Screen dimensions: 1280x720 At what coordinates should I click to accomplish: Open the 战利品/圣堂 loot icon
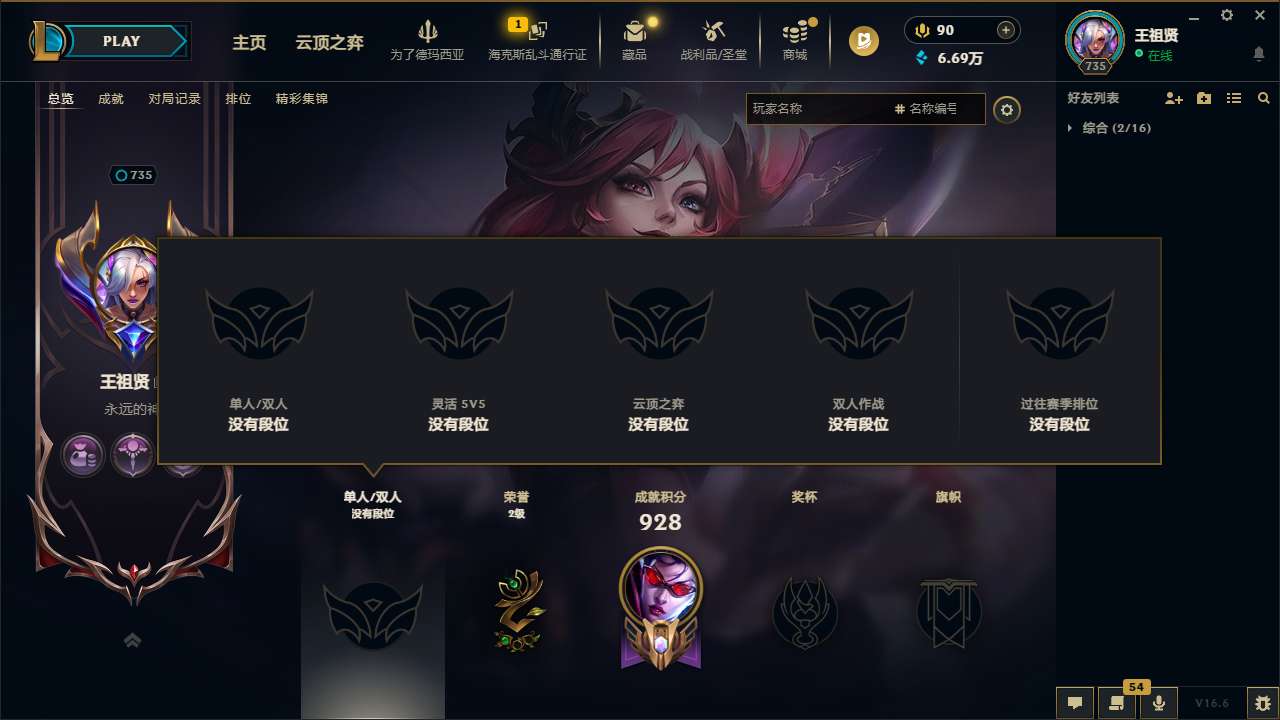click(x=714, y=31)
